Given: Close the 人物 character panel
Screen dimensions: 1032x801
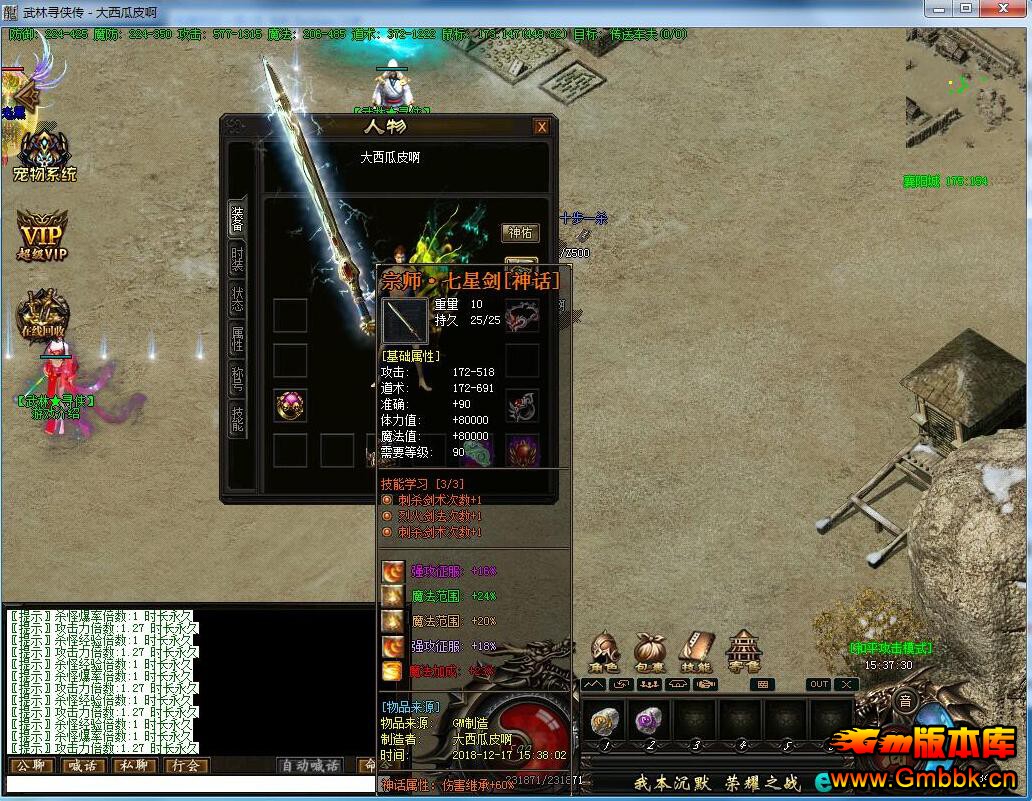Looking at the screenshot, I should tap(541, 127).
